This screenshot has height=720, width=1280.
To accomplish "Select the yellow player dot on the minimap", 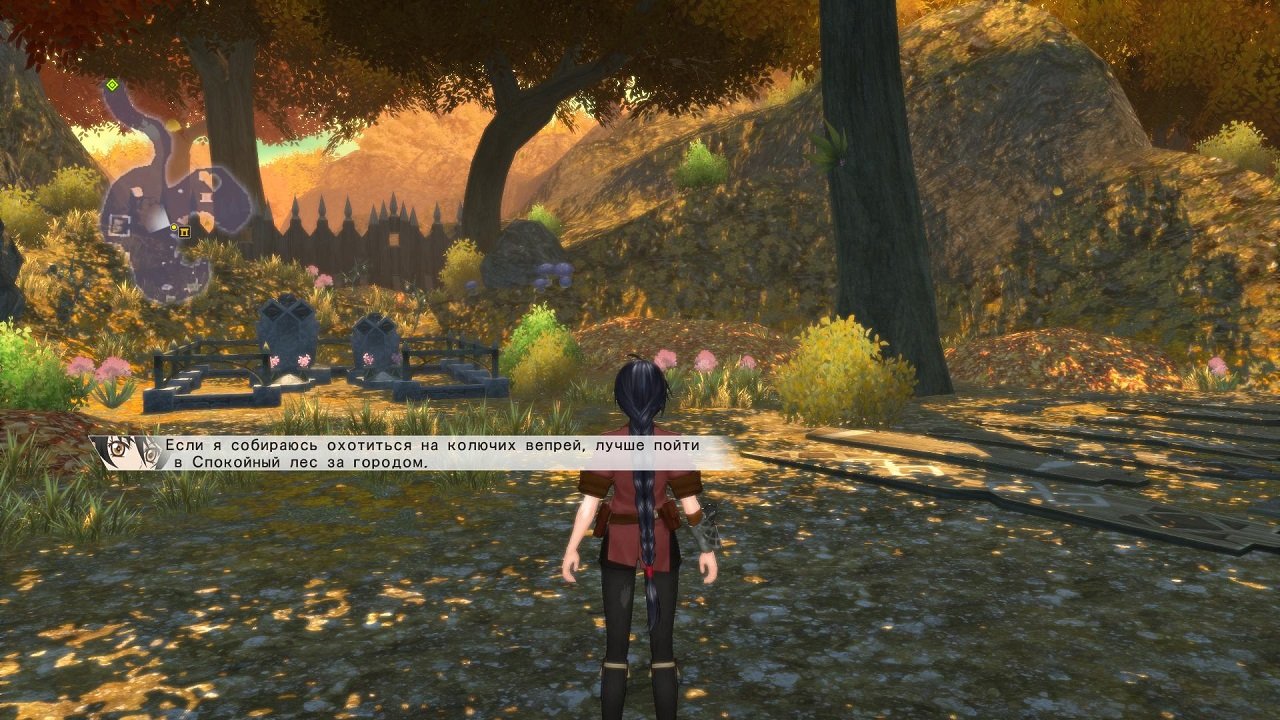I will pyautogui.click(x=173, y=228).
